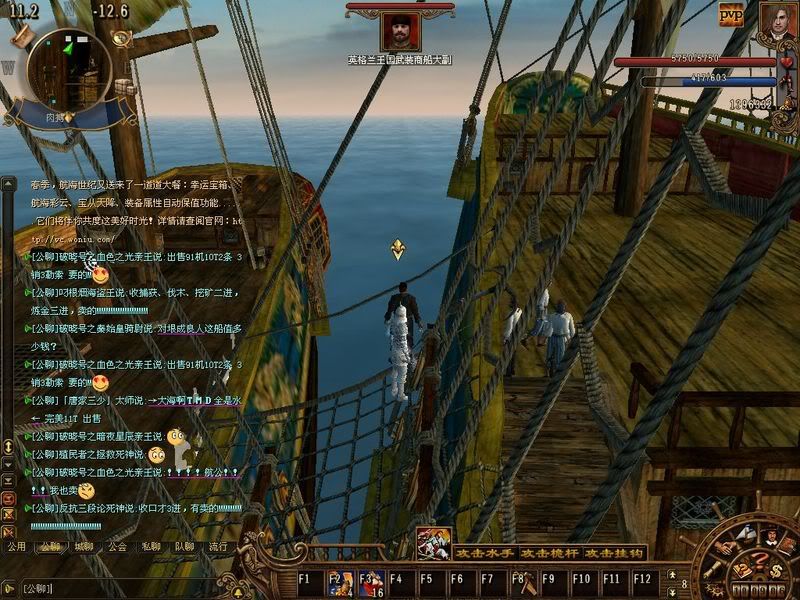The width and height of the screenshot is (800, 600).
Task: Switch to the 城聊 chat tab
Action: tap(84, 547)
